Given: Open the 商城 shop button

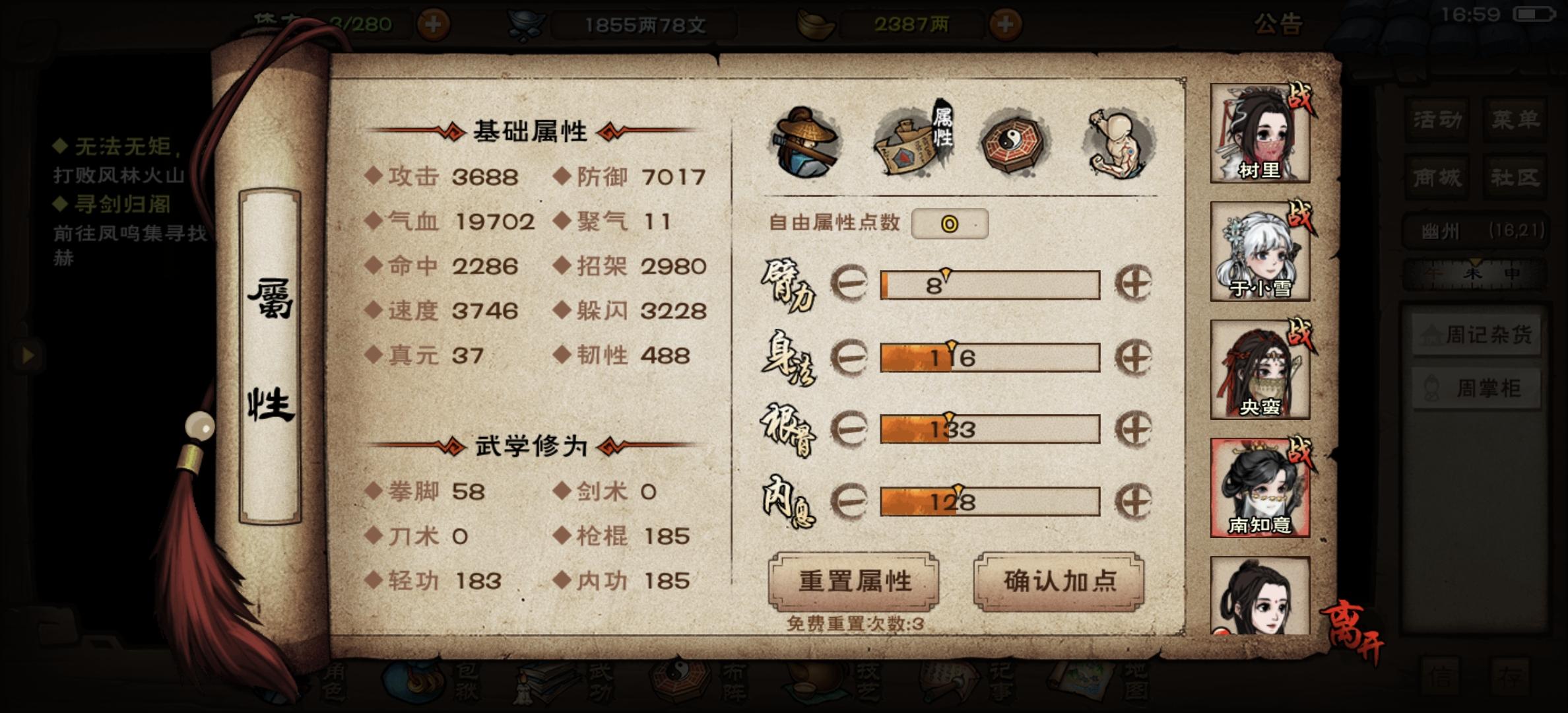Looking at the screenshot, I should click(1435, 177).
